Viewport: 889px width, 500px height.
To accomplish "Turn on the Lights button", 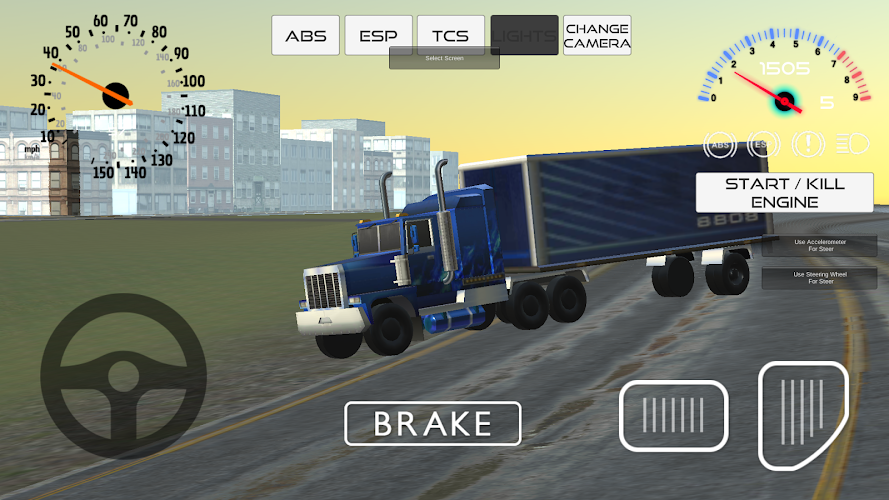I will pyautogui.click(x=524, y=36).
